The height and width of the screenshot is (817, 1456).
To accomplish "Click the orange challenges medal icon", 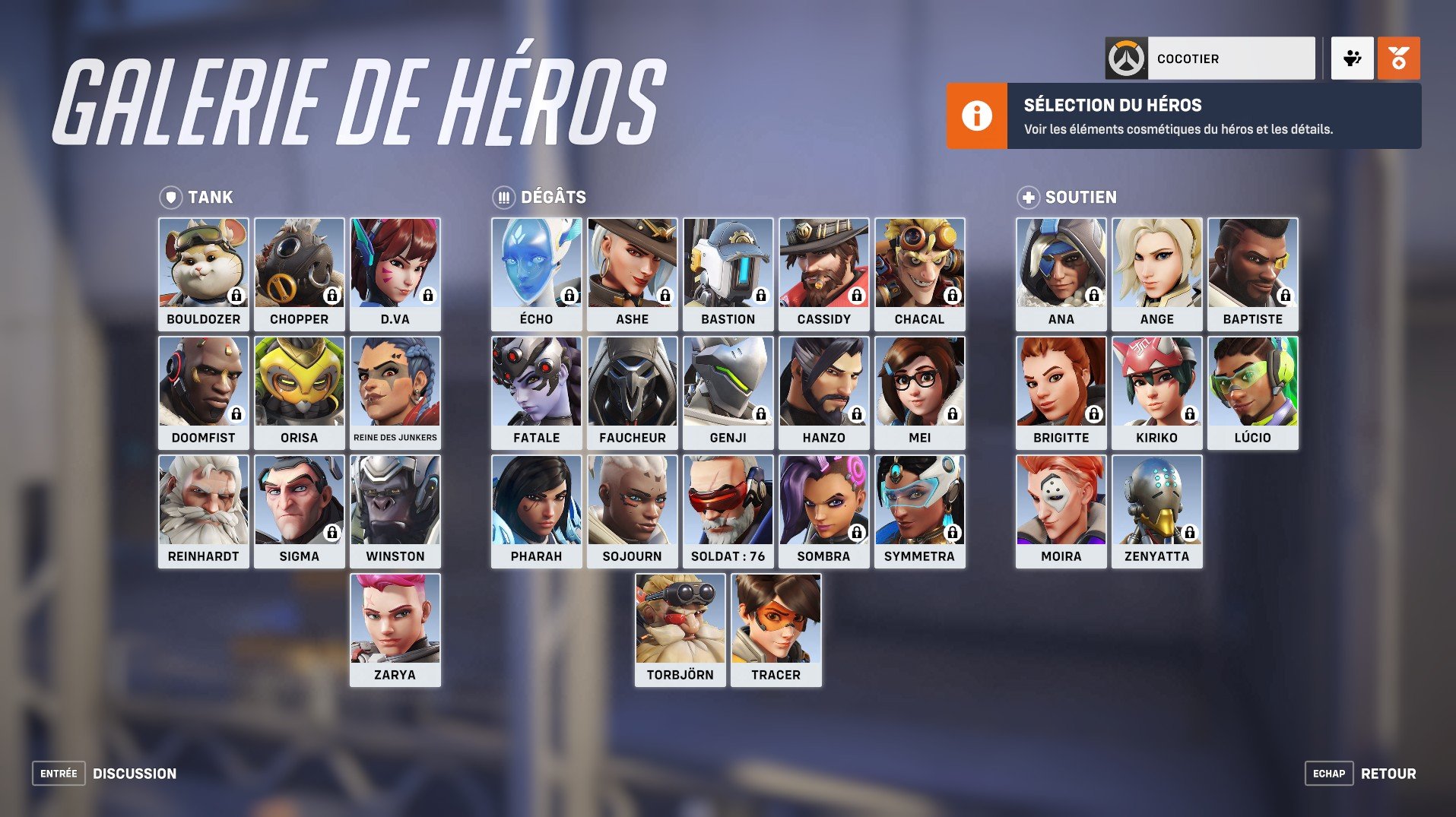I will click(x=1401, y=58).
